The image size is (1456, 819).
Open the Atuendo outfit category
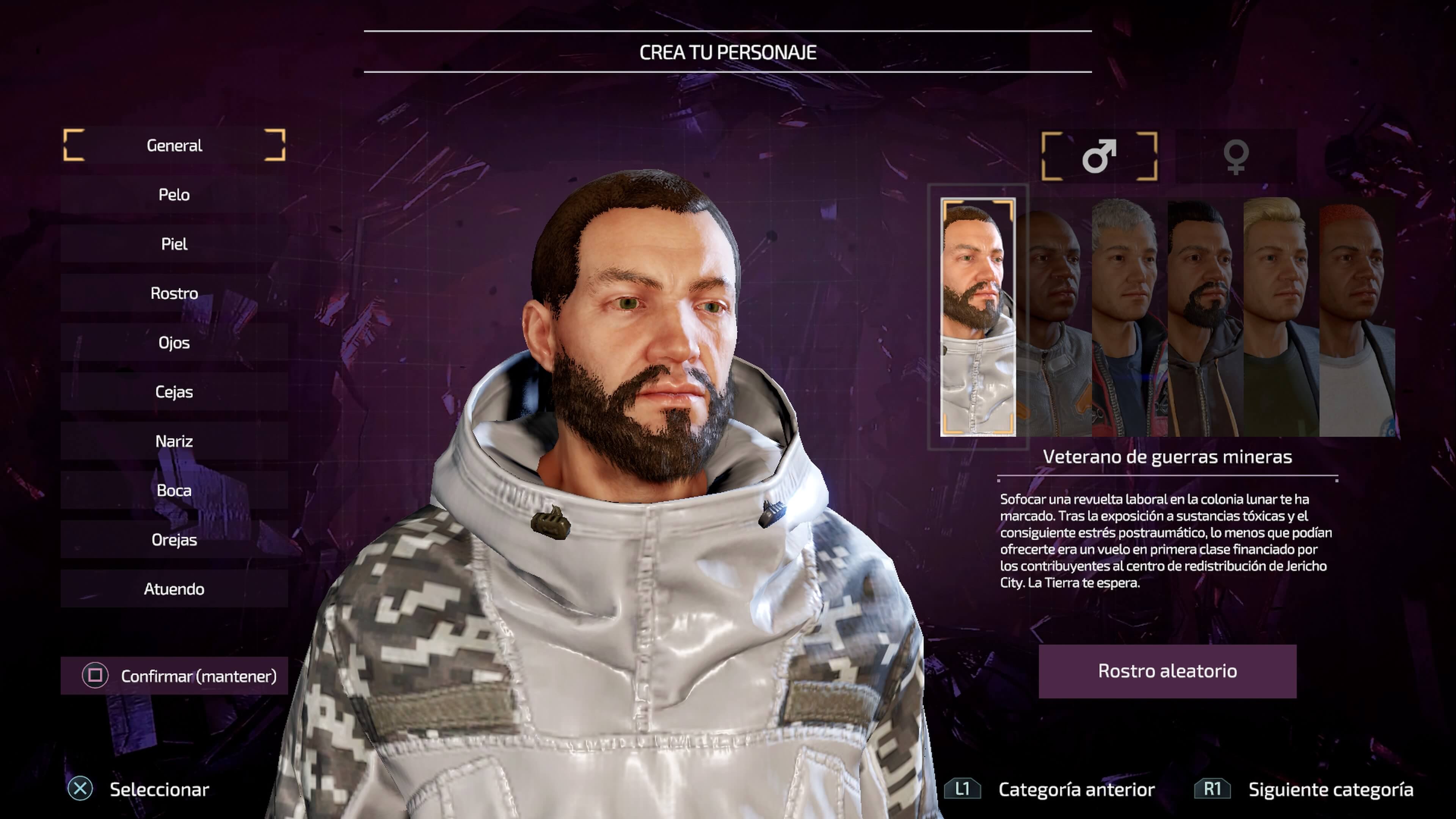[174, 589]
